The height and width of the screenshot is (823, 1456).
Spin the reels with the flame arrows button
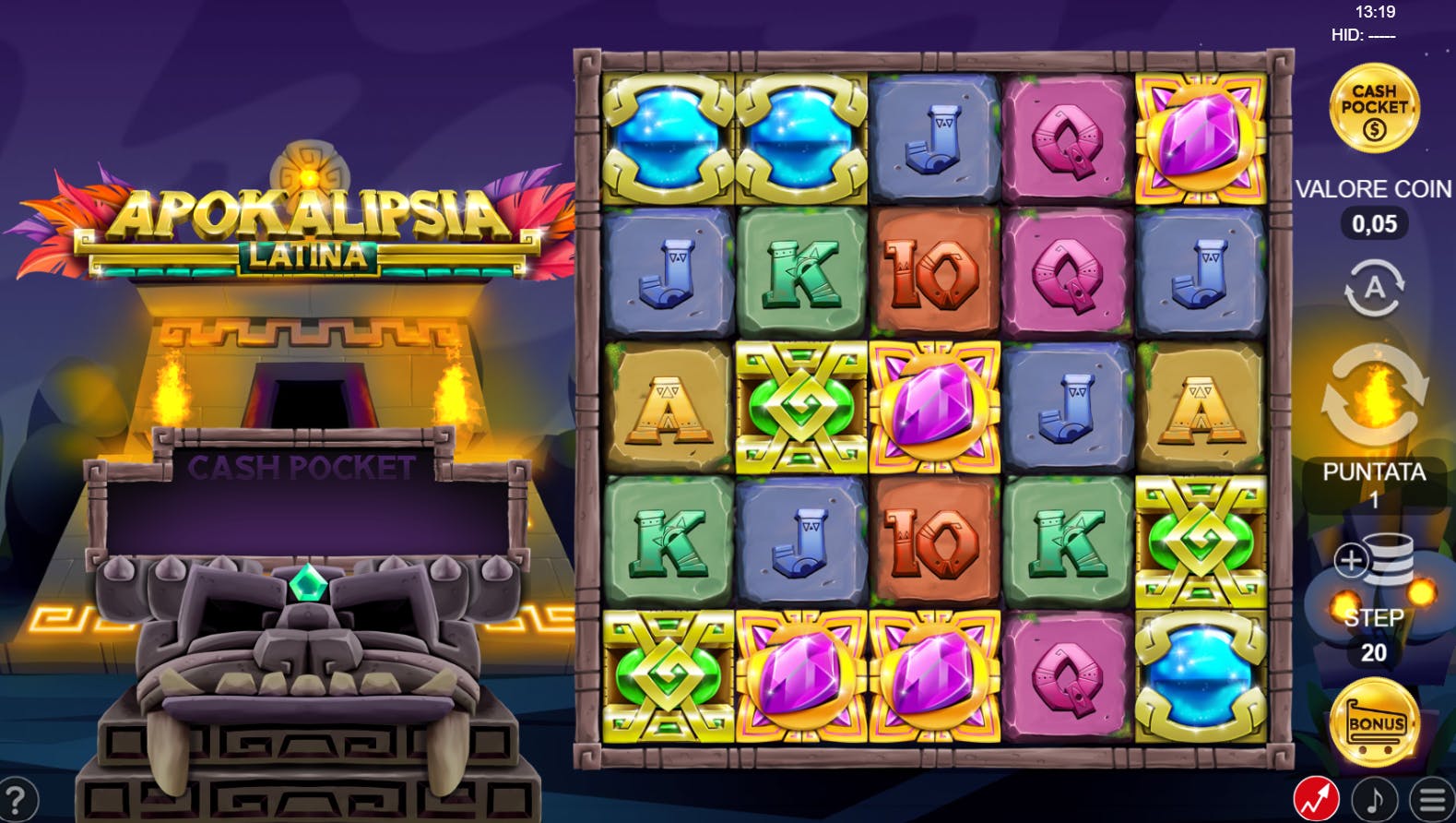(x=1374, y=394)
